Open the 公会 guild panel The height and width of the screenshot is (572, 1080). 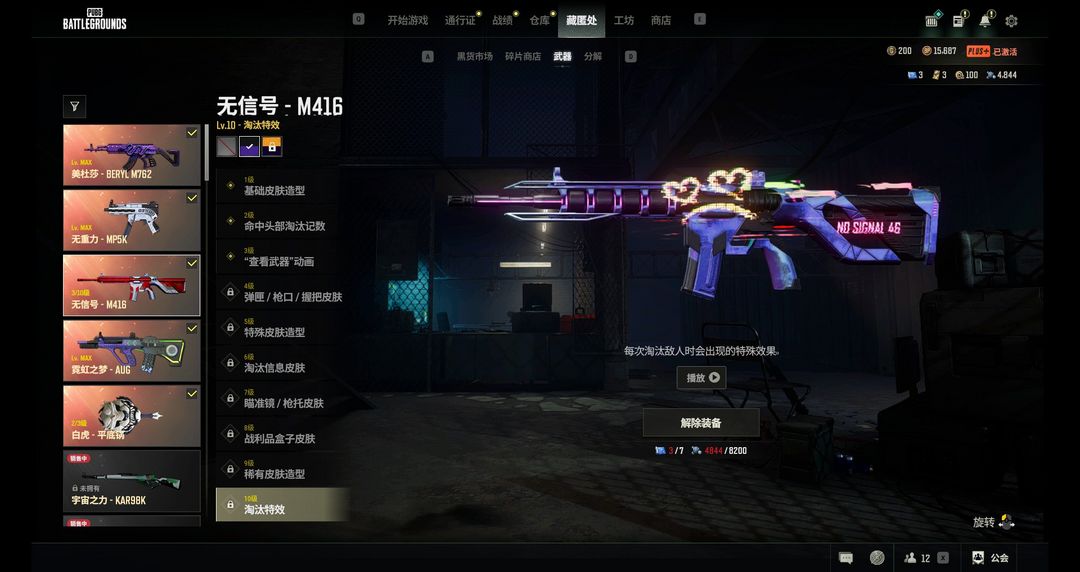tap(990, 558)
